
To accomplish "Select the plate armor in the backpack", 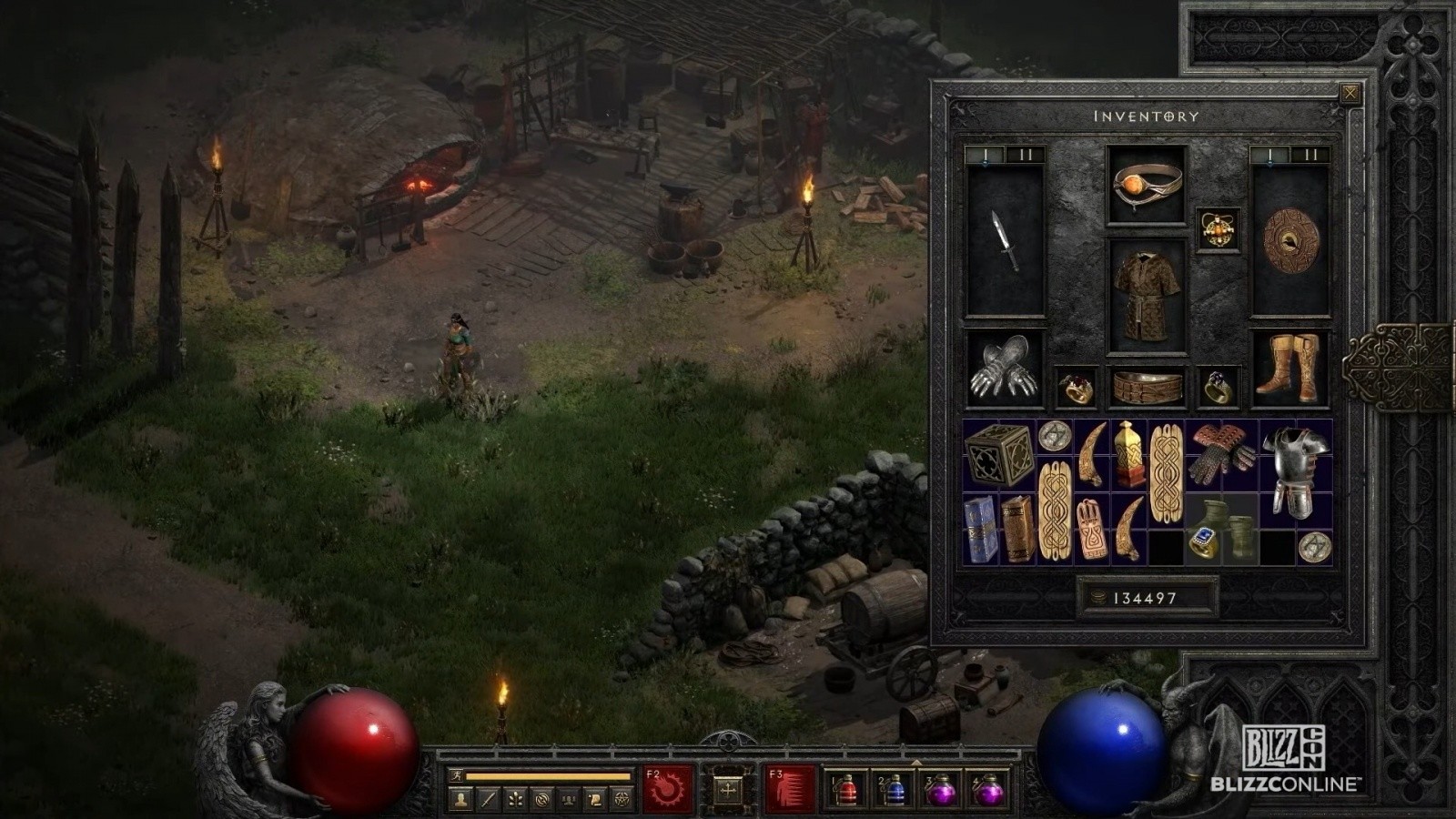I will (x=1296, y=471).
